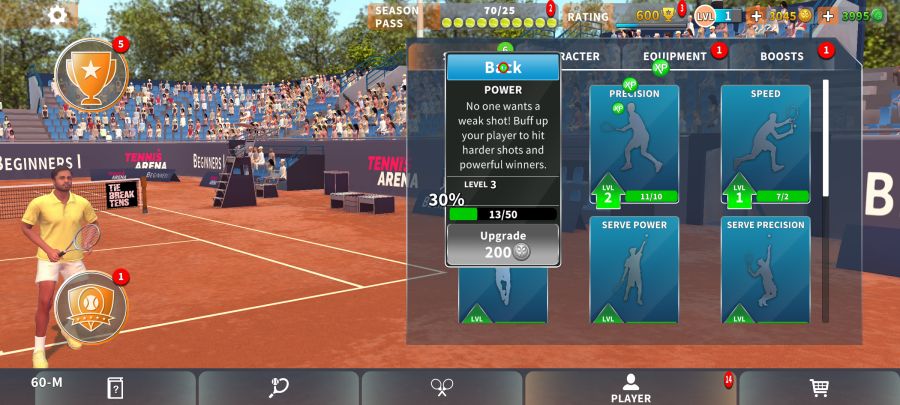
Task: Choose the Serve Power skill card
Action: (x=634, y=270)
